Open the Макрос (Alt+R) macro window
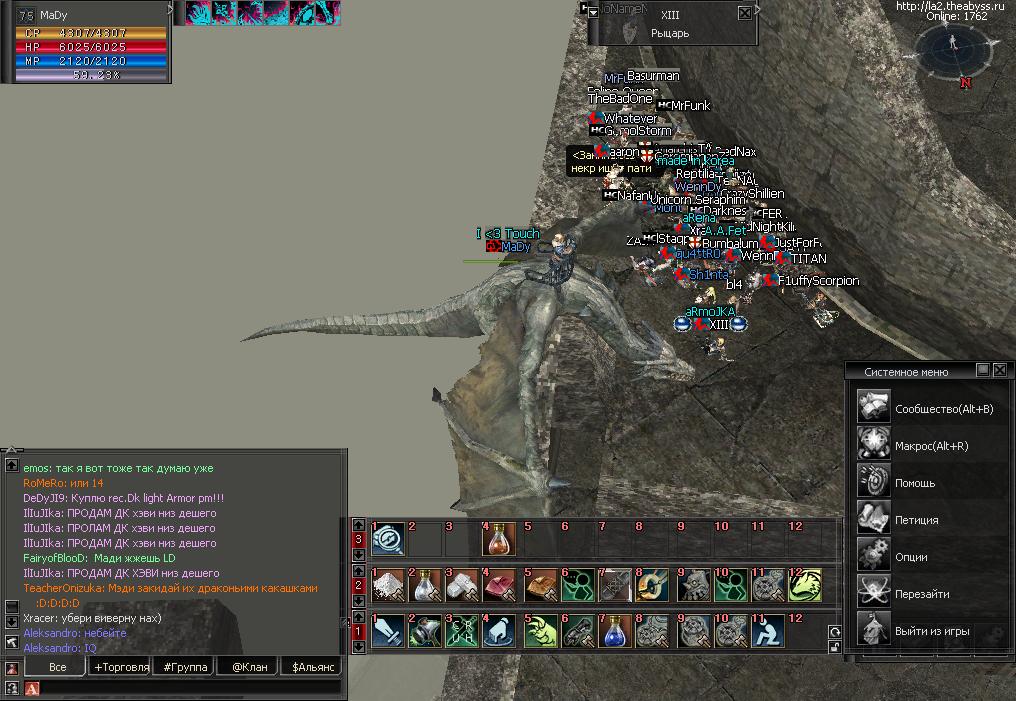Image resolution: width=1016 pixels, height=701 pixels. click(x=931, y=445)
